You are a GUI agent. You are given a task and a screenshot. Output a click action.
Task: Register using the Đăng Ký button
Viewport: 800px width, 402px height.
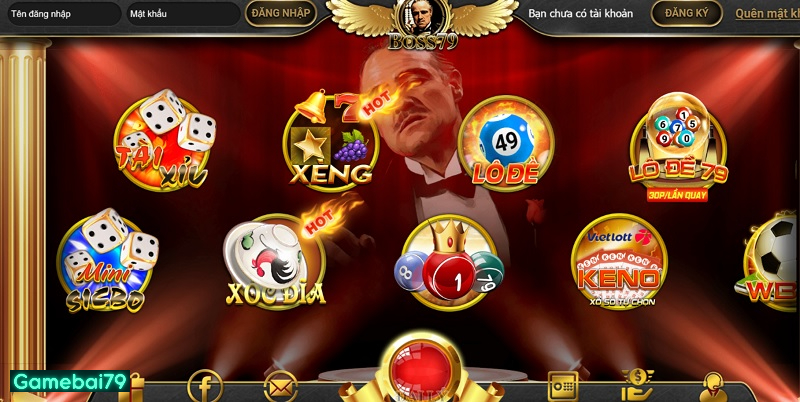686,13
